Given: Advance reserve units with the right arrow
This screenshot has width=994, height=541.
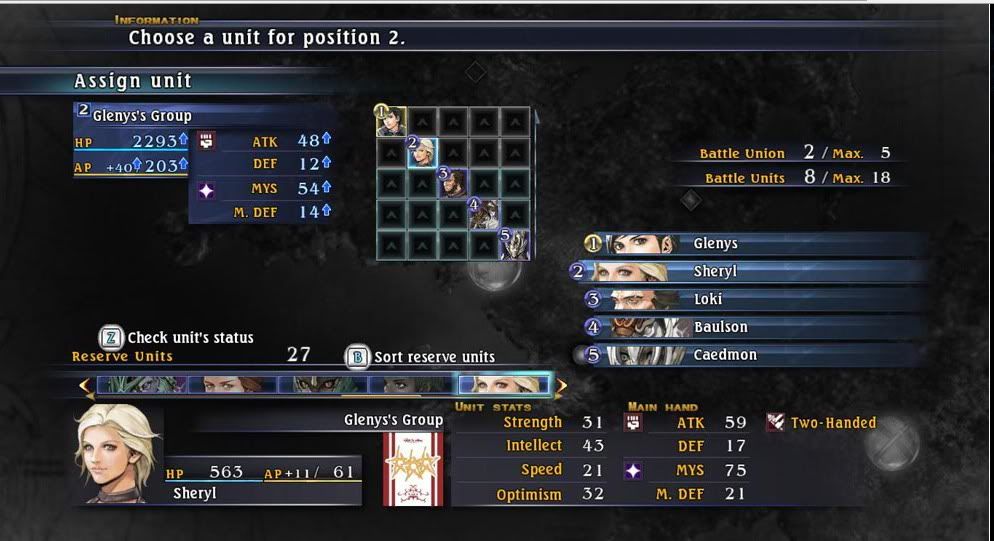Looking at the screenshot, I should click(x=562, y=385).
